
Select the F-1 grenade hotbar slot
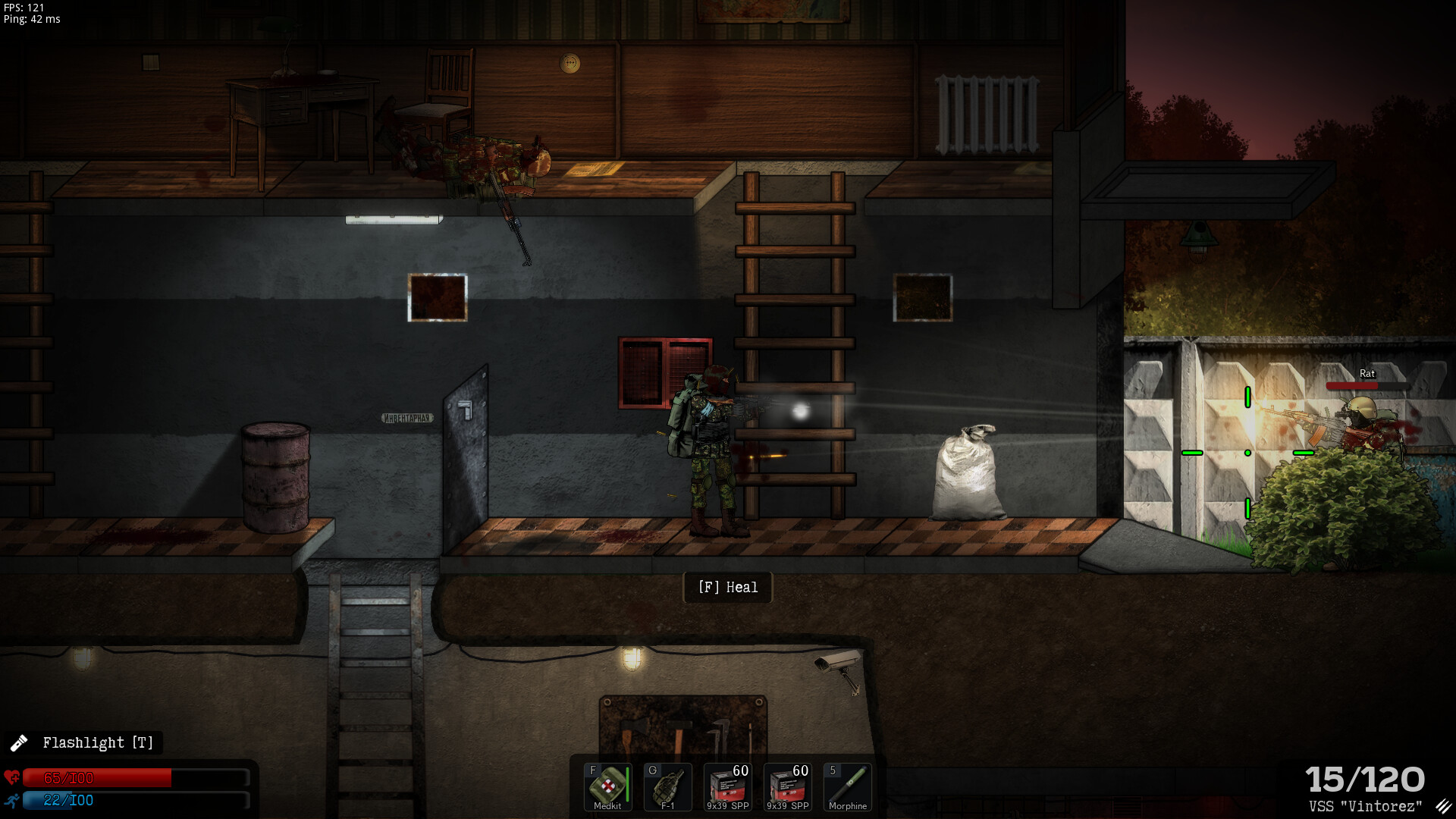coord(667,787)
